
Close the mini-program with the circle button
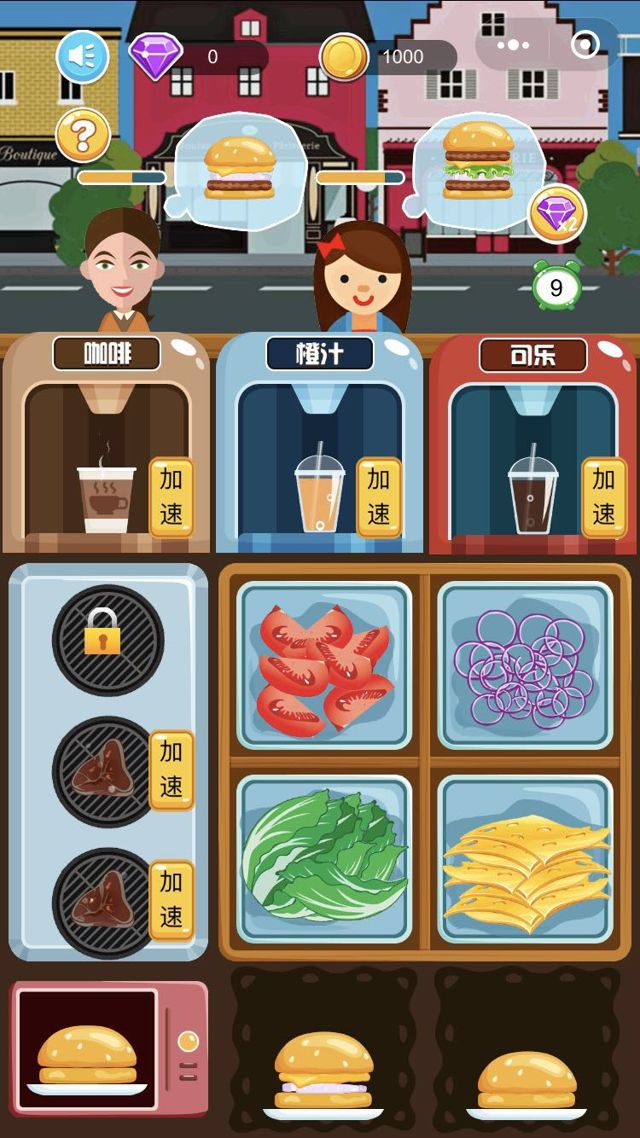[x=585, y=45]
